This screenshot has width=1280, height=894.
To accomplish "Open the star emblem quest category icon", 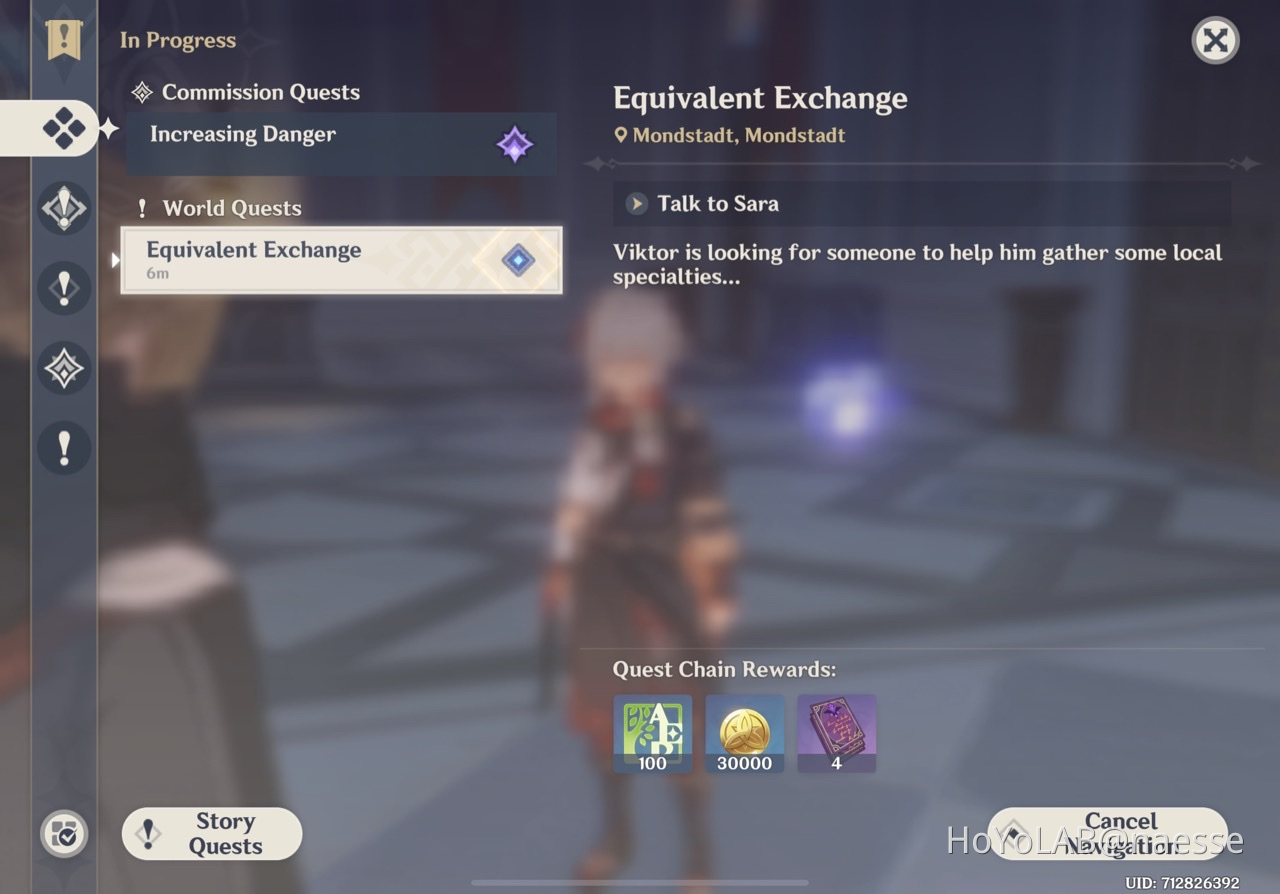I will [64, 368].
